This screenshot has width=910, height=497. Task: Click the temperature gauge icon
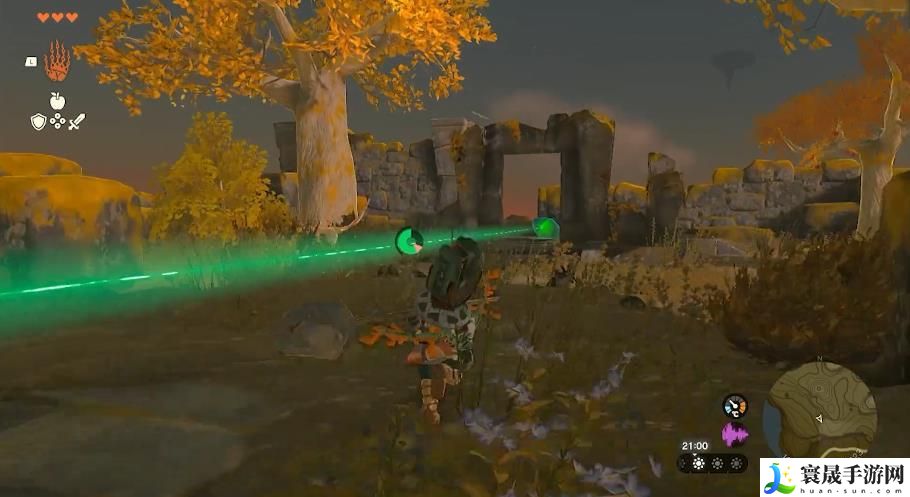click(735, 406)
